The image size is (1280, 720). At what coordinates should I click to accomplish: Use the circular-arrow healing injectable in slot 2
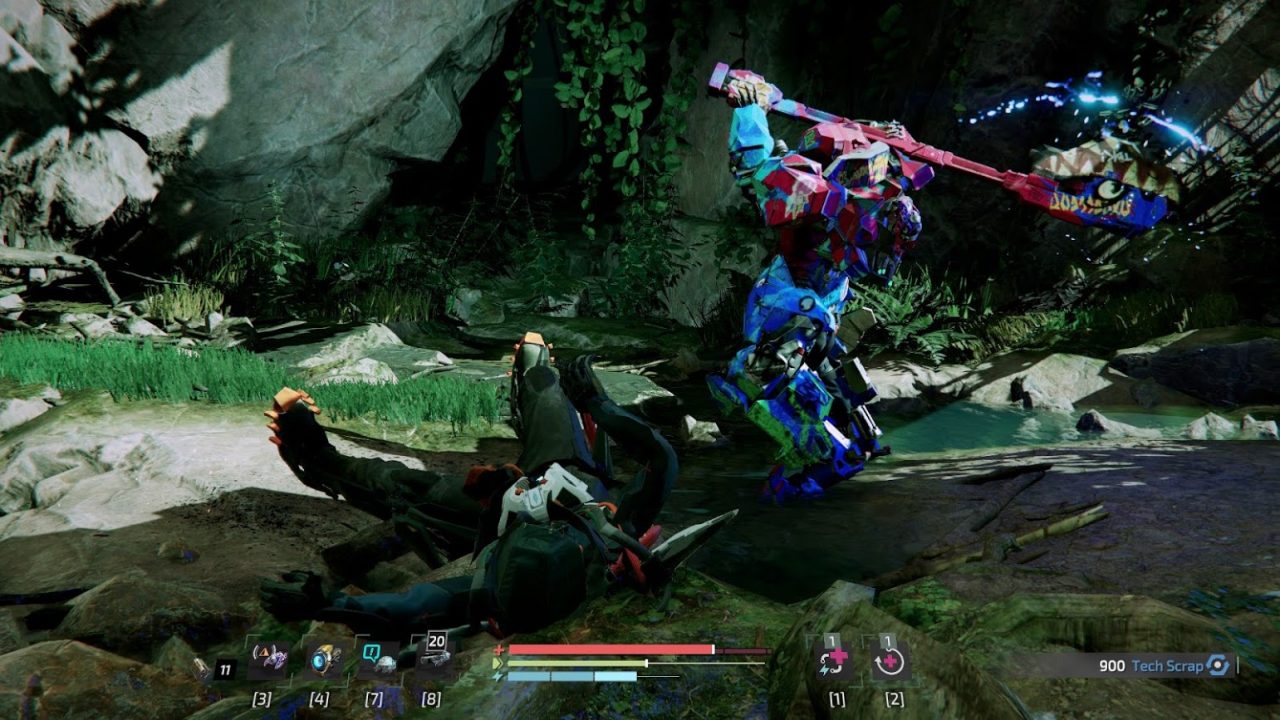point(889,662)
